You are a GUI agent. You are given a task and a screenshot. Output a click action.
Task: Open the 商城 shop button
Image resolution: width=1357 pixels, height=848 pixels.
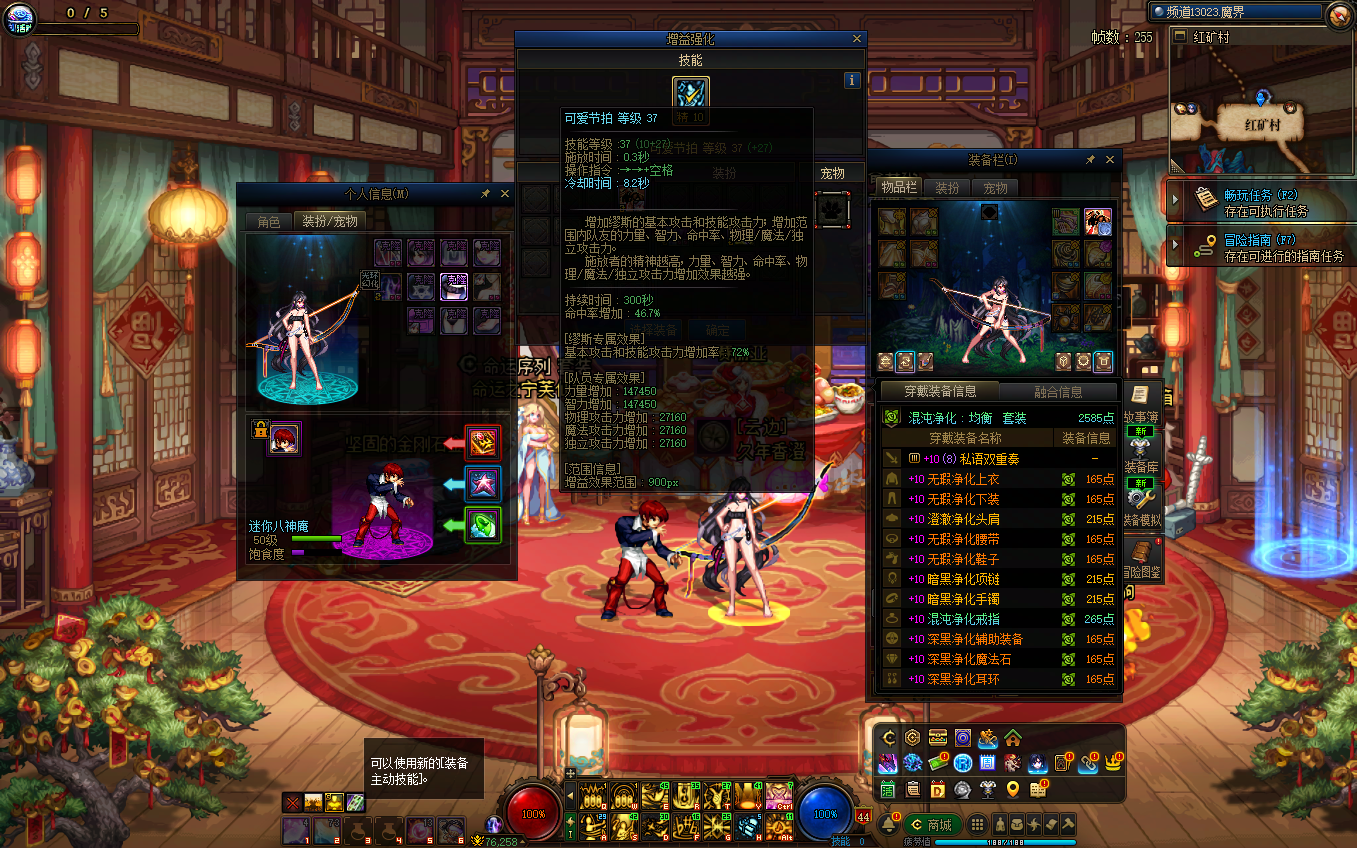931,825
